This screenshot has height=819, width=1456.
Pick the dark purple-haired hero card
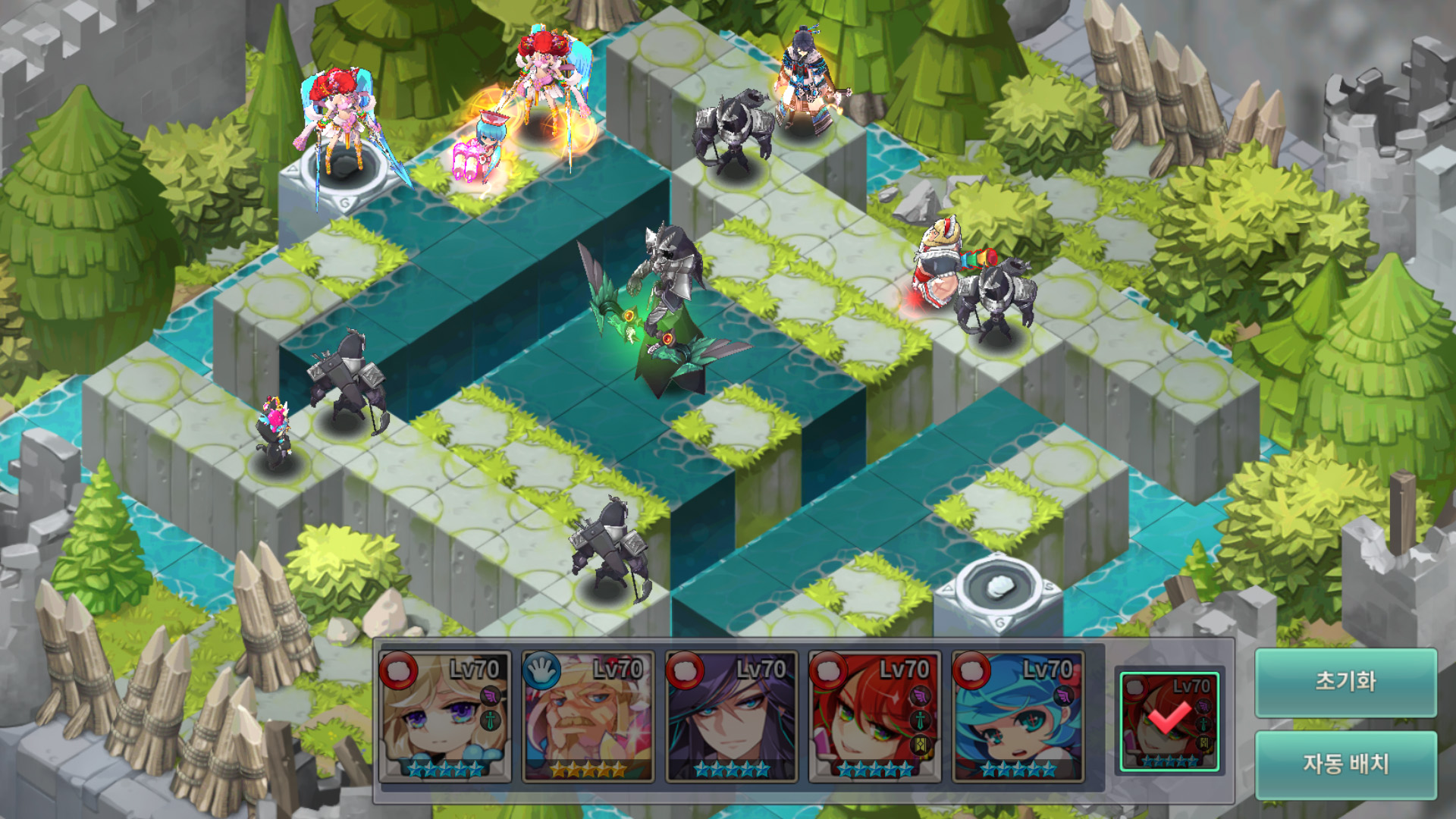click(x=731, y=716)
